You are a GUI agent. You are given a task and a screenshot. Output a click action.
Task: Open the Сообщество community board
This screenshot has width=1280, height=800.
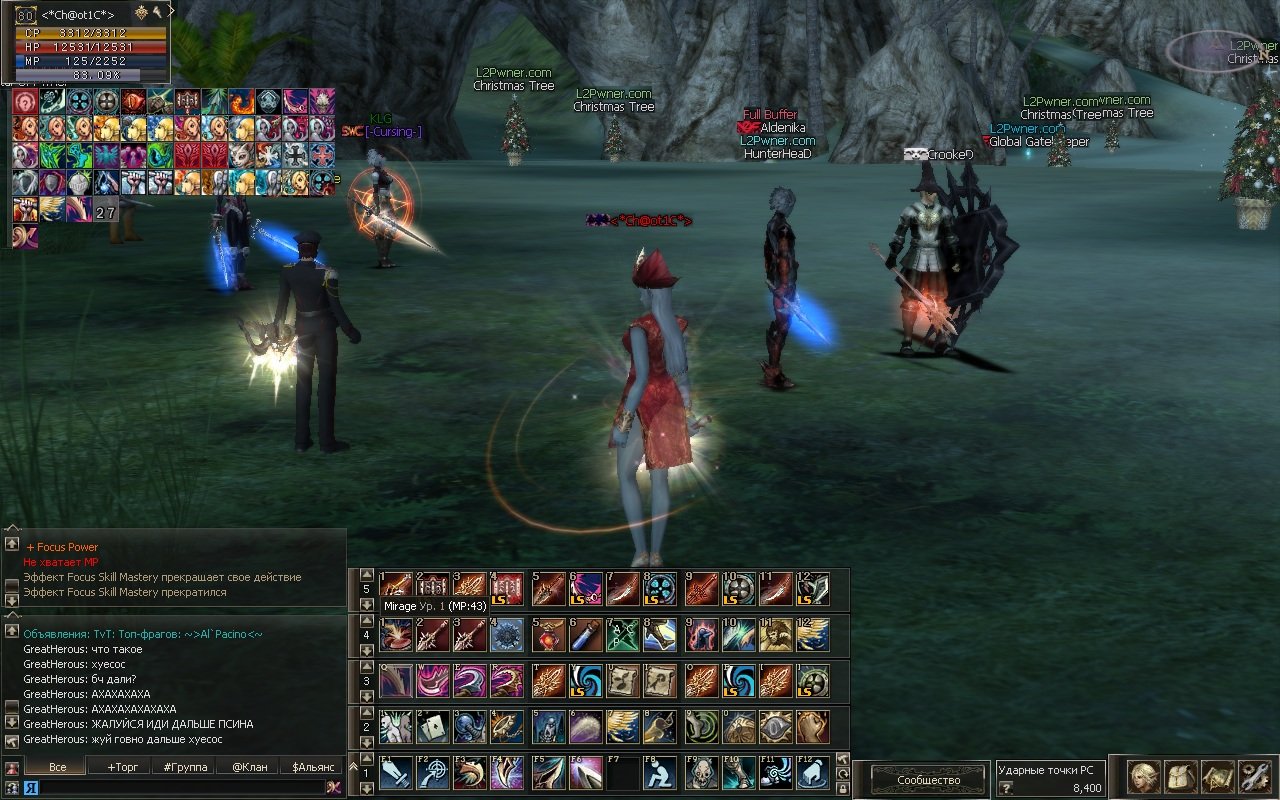tap(928, 780)
